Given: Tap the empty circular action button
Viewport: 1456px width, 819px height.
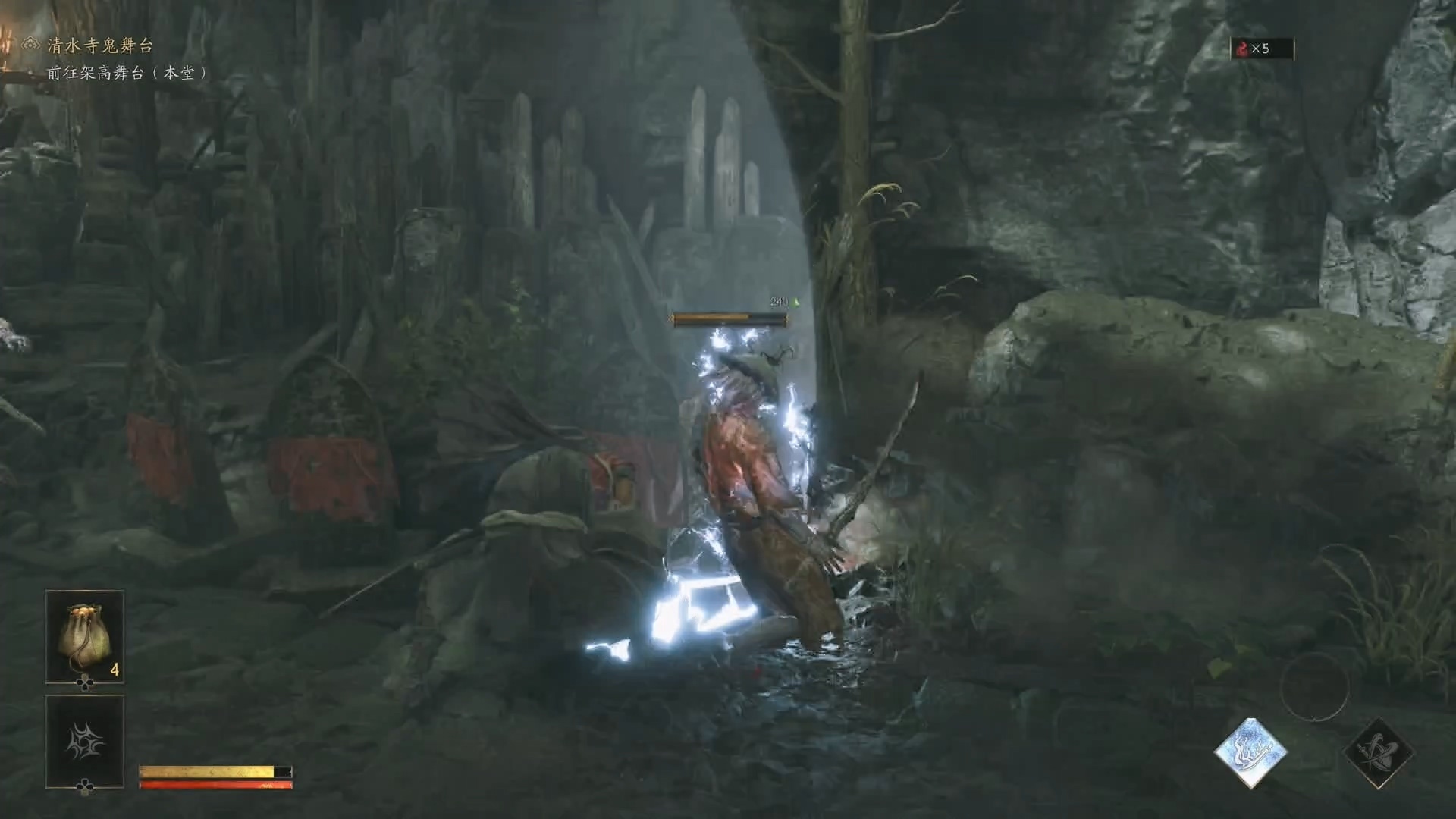Looking at the screenshot, I should [1313, 687].
